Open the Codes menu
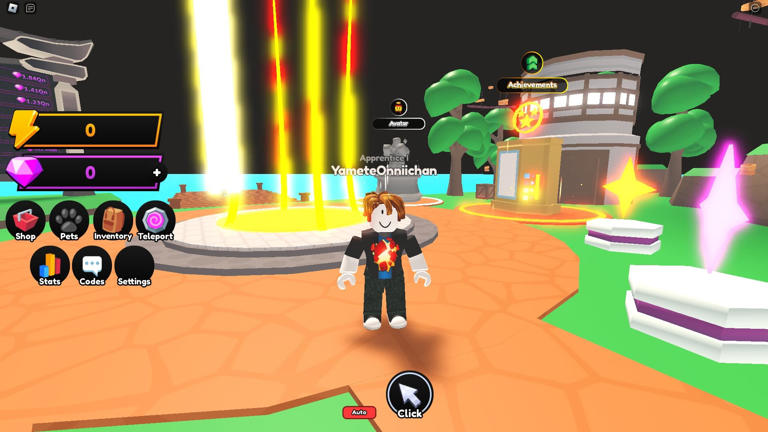 click(92, 266)
